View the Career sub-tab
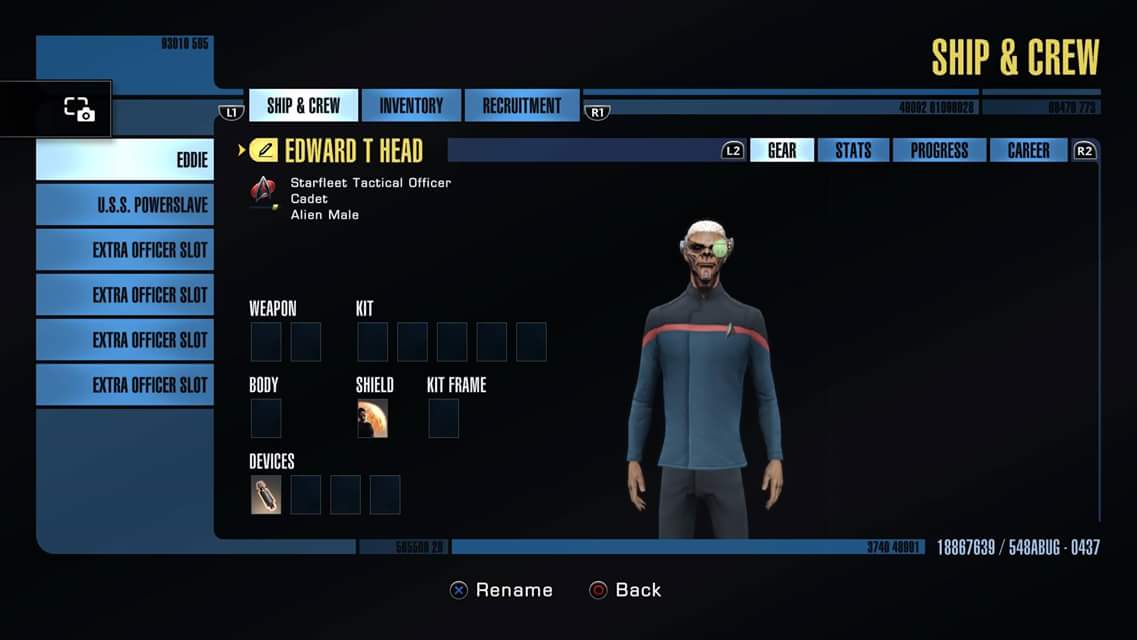This screenshot has height=640, width=1137. [x=1028, y=151]
